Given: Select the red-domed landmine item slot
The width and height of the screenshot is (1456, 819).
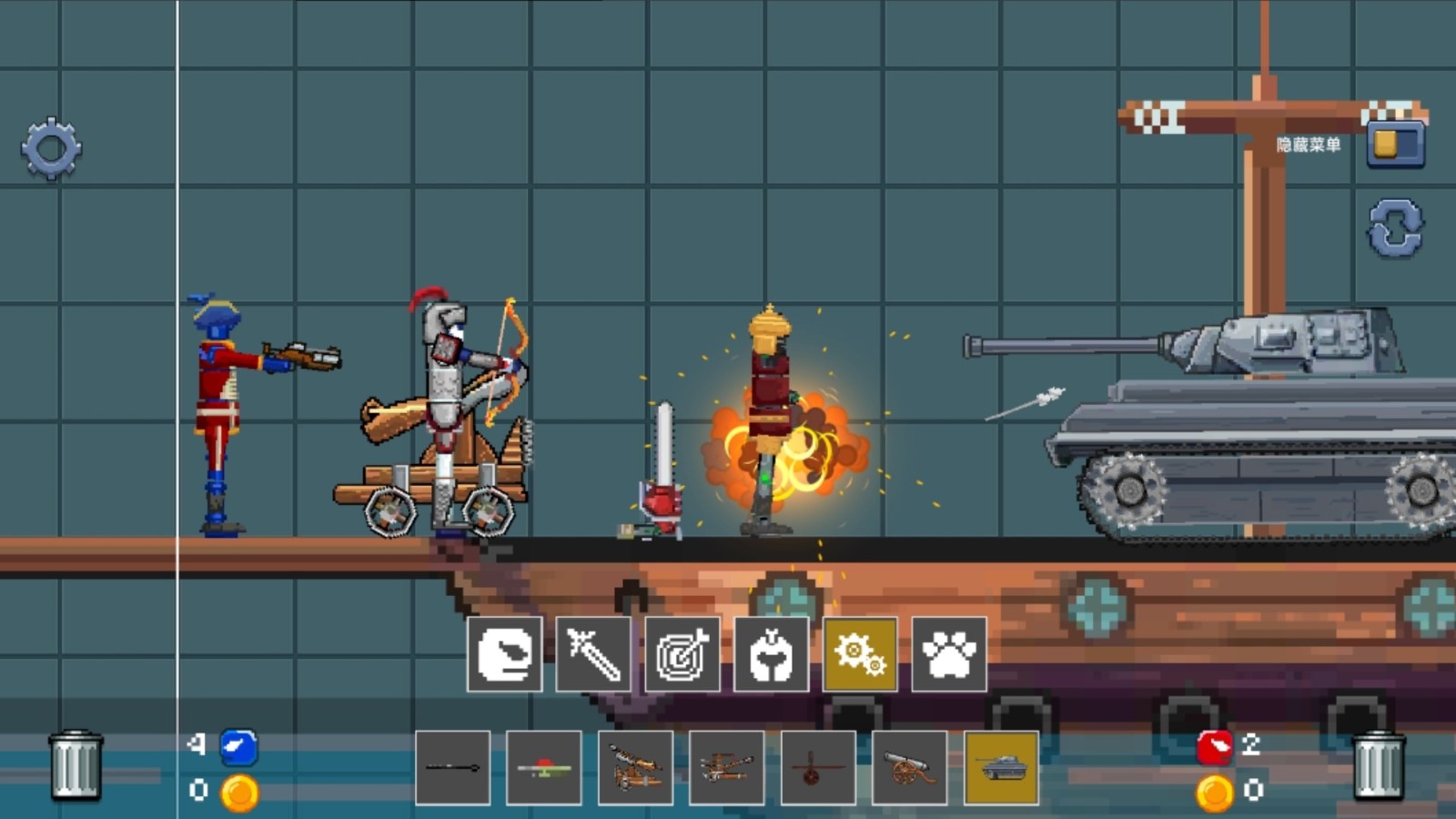Looking at the screenshot, I should [x=544, y=768].
